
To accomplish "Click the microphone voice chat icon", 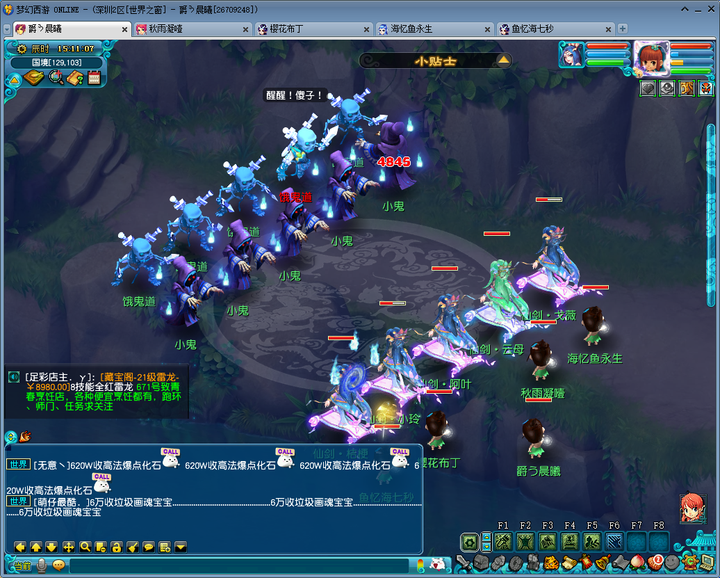I will click(42, 565).
